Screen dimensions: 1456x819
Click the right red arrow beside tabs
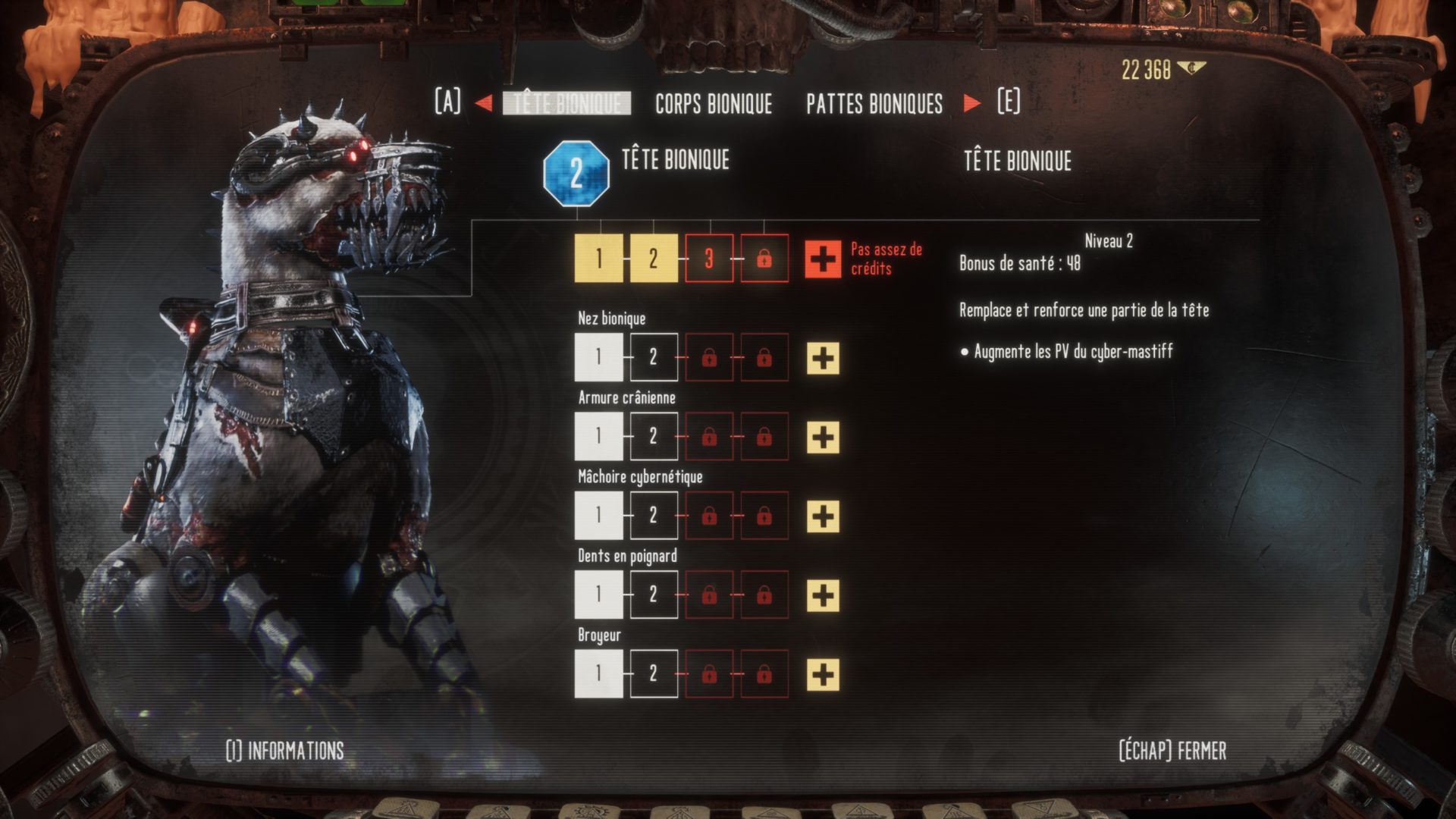pos(971,103)
